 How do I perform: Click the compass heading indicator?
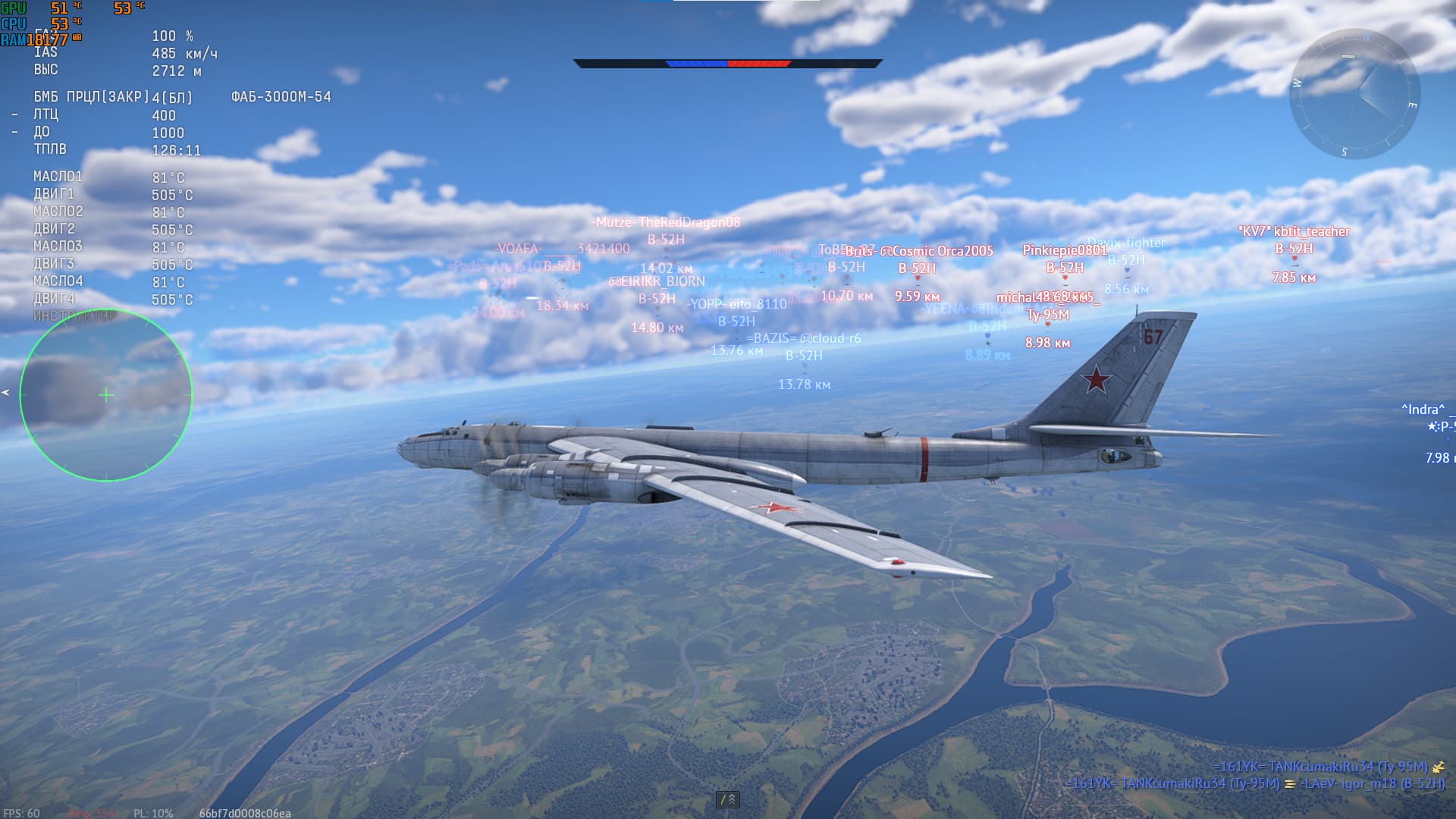point(1354,94)
